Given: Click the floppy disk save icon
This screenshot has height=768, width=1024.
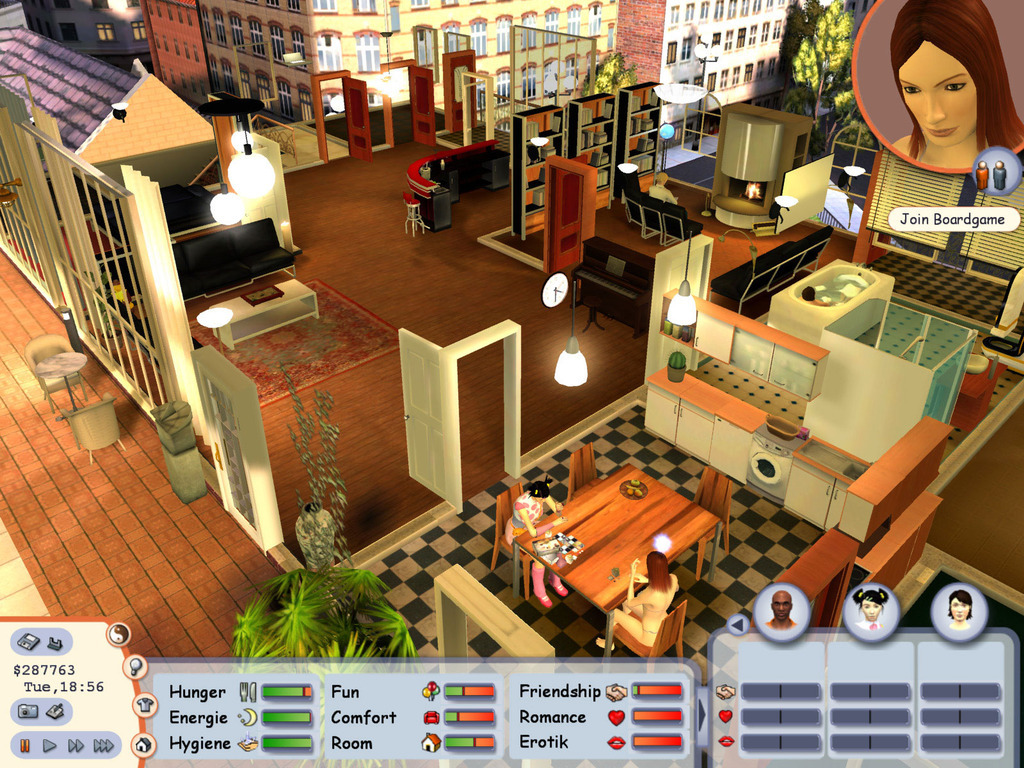Looking at the screenshot, I should tap(28, 641).
